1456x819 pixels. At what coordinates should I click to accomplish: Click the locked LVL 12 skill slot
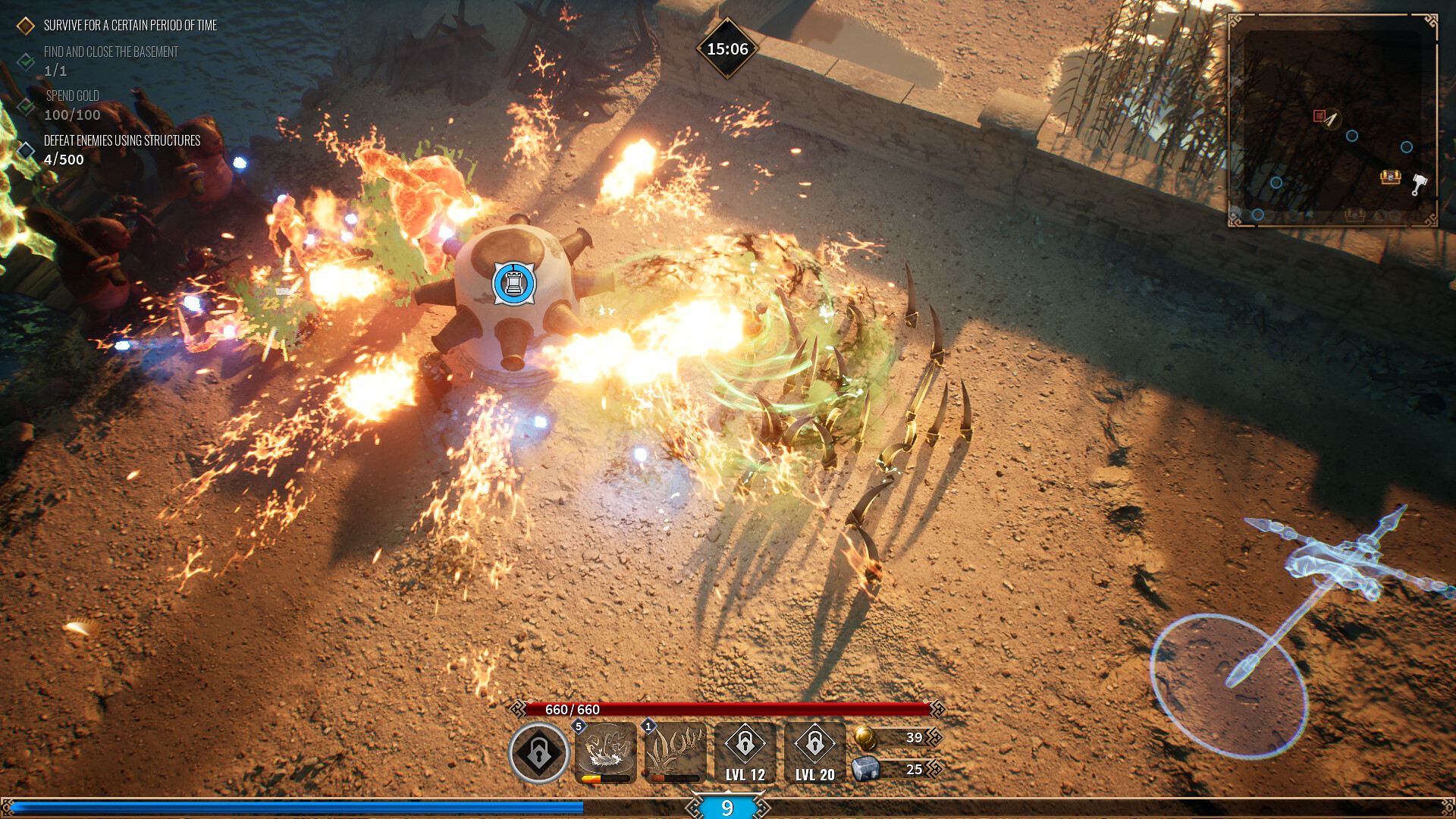click(745, 752)
